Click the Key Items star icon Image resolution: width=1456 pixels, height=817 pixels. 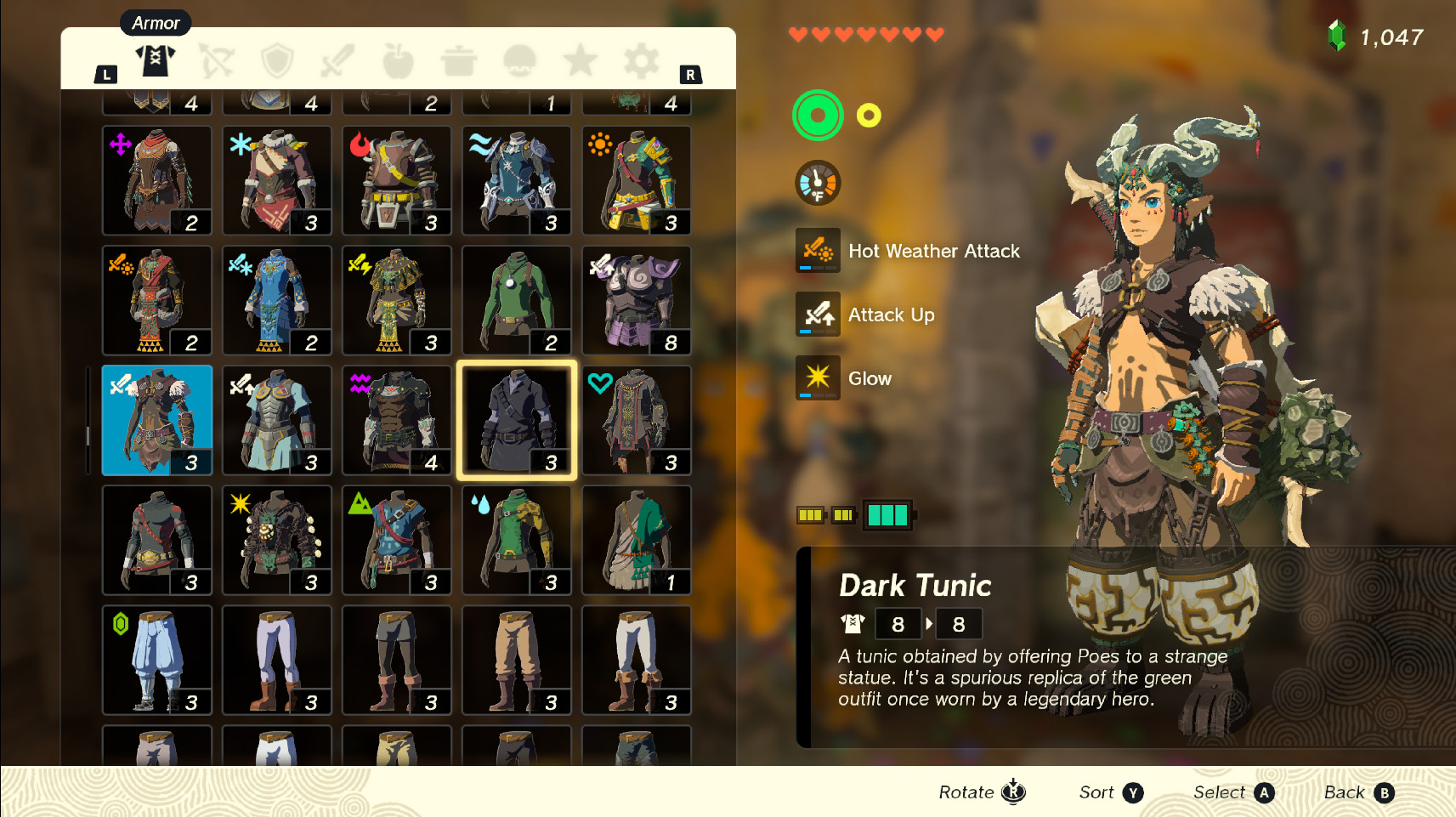[x=580, y=60]
